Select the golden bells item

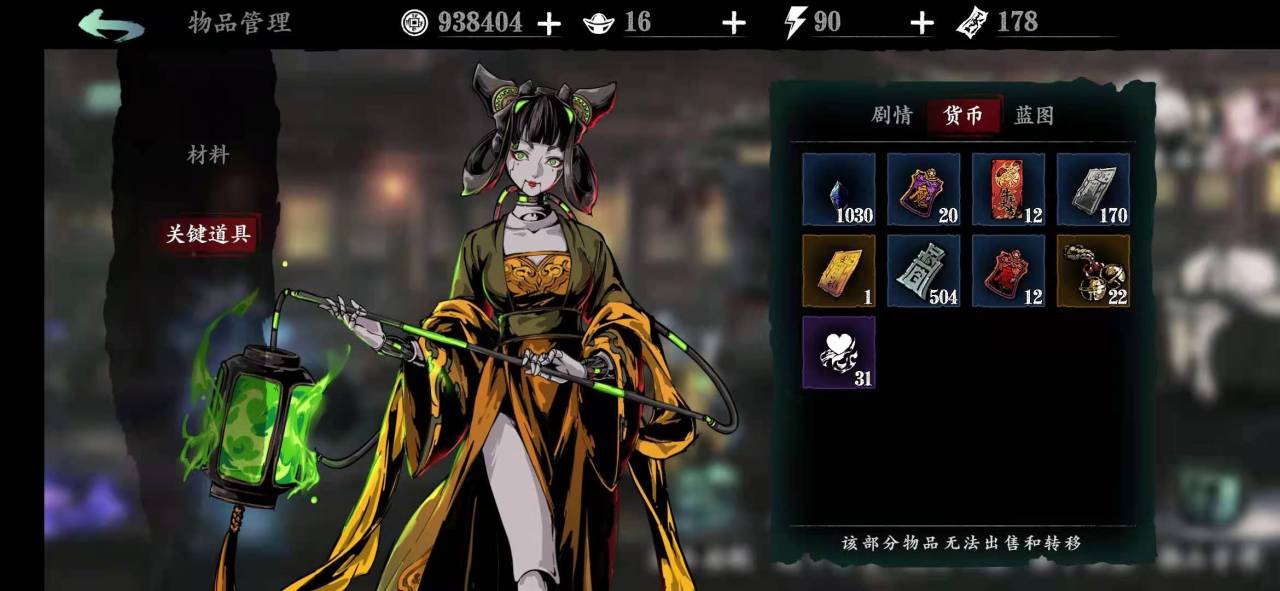1093,271
